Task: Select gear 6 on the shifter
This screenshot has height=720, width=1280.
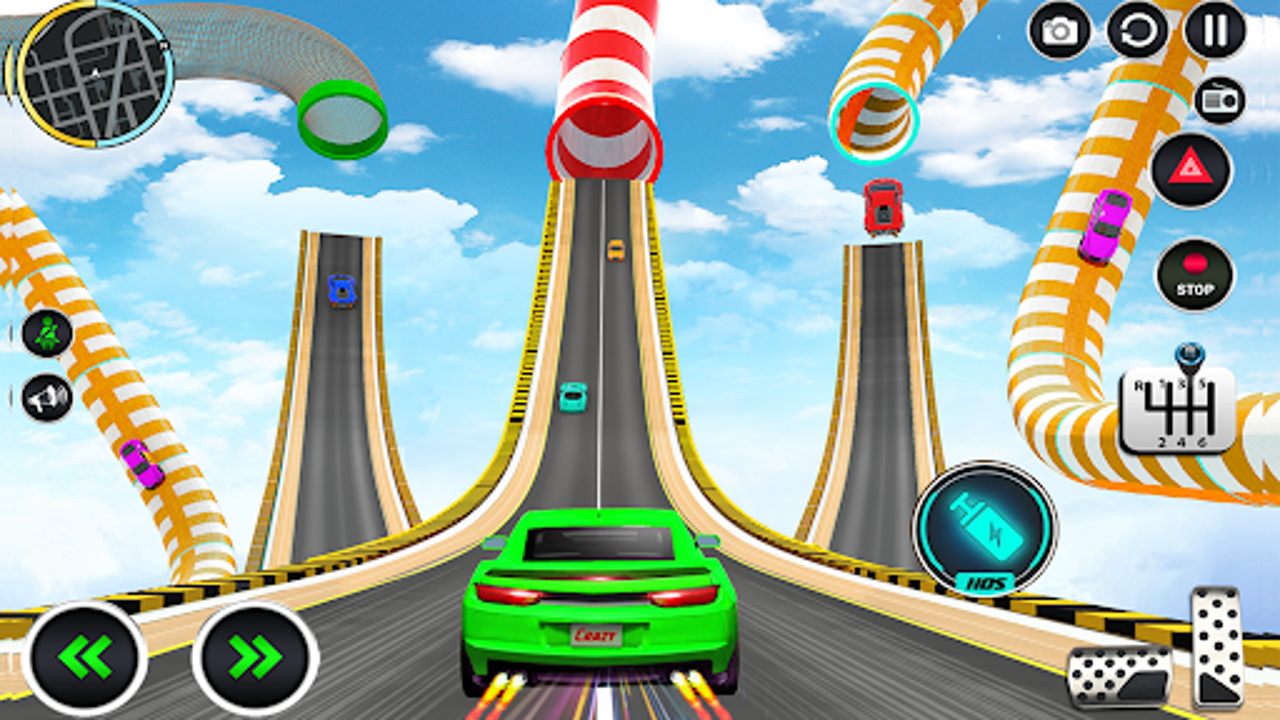Action: (x=1200, y=441)
